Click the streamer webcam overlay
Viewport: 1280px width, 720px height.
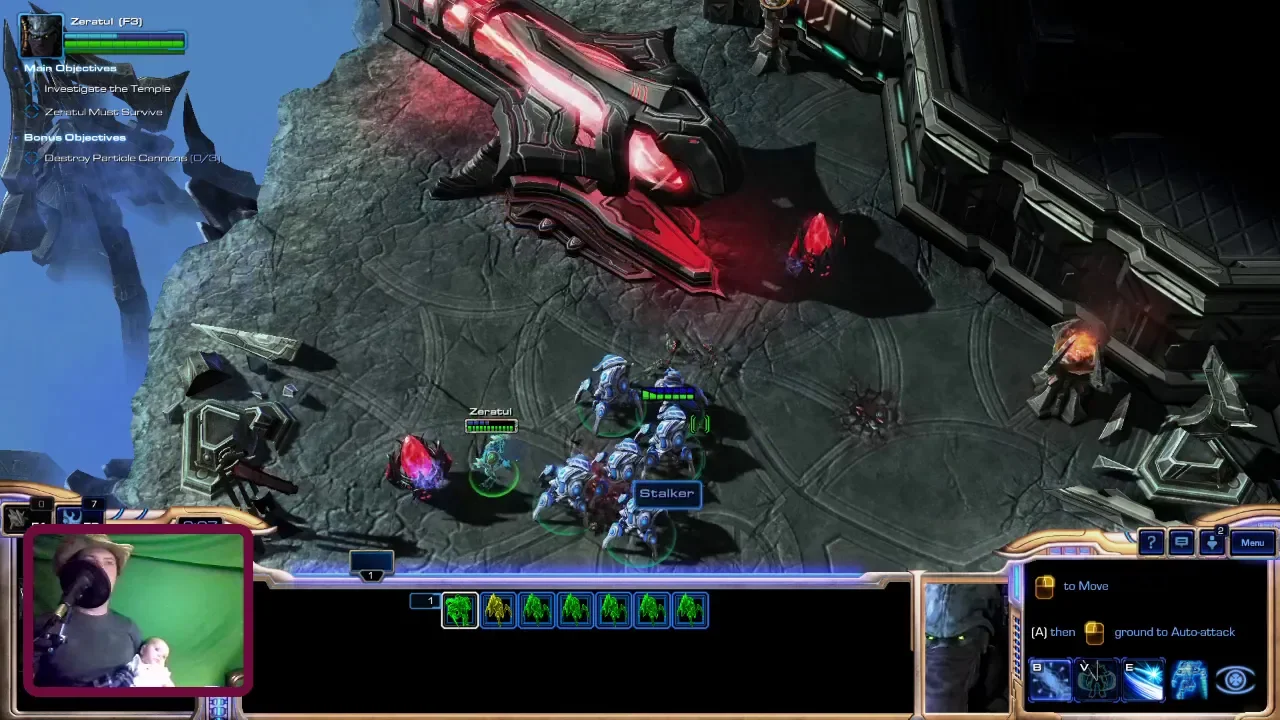(136, 612)
